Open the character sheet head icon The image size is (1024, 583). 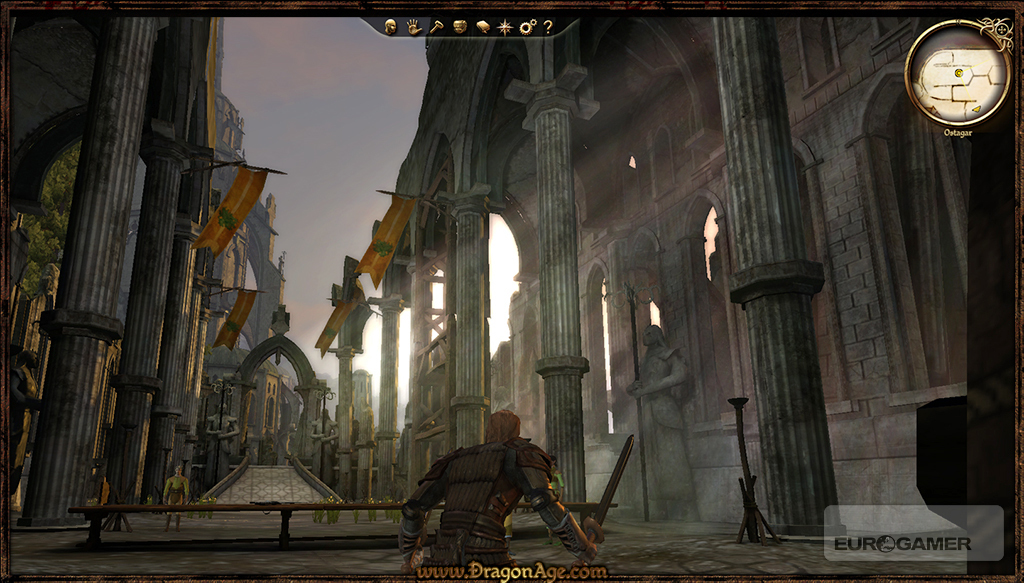tap(391, 27)
